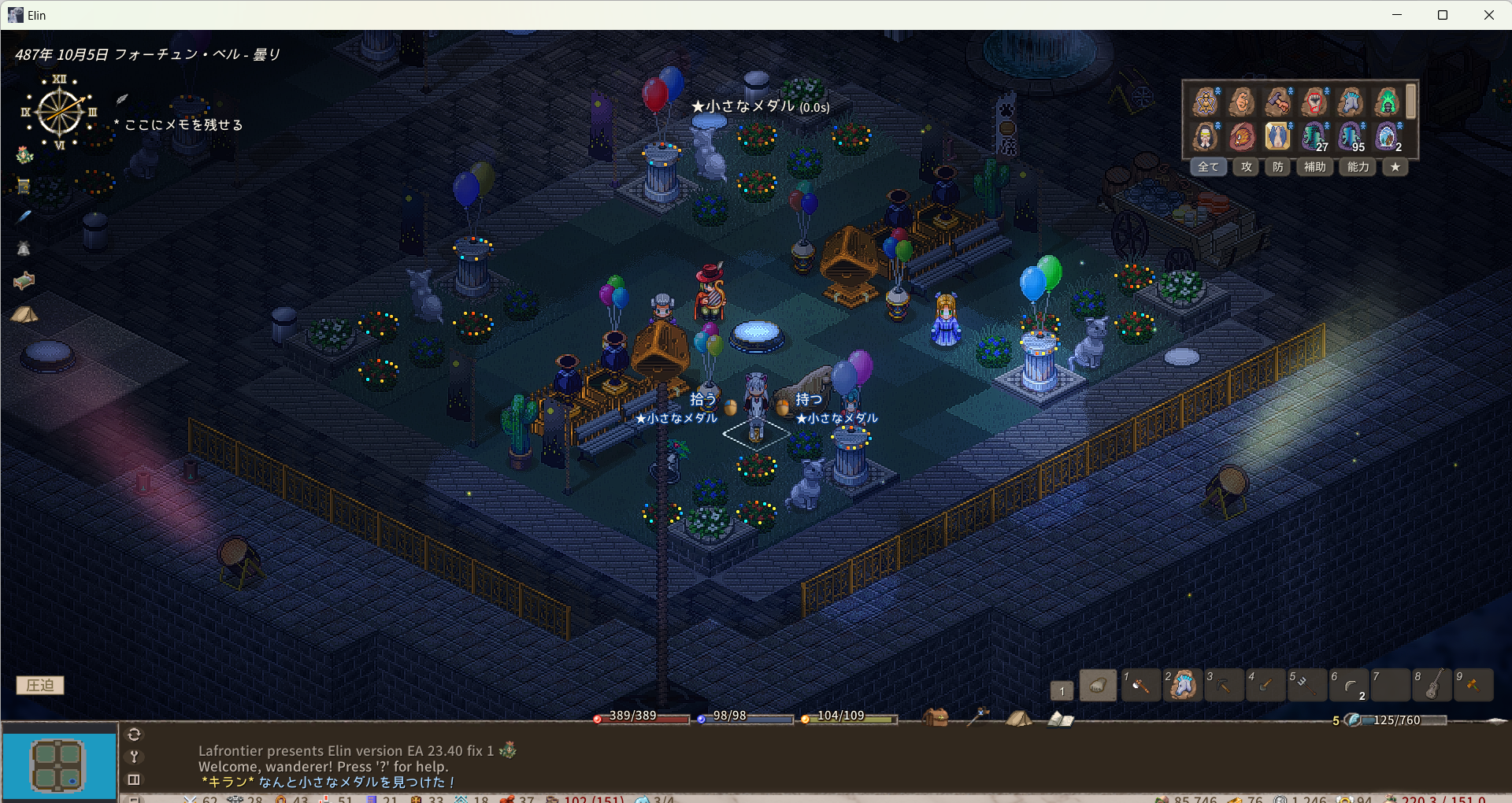Show the 能力 abilities tab

tap(1358, 167)
